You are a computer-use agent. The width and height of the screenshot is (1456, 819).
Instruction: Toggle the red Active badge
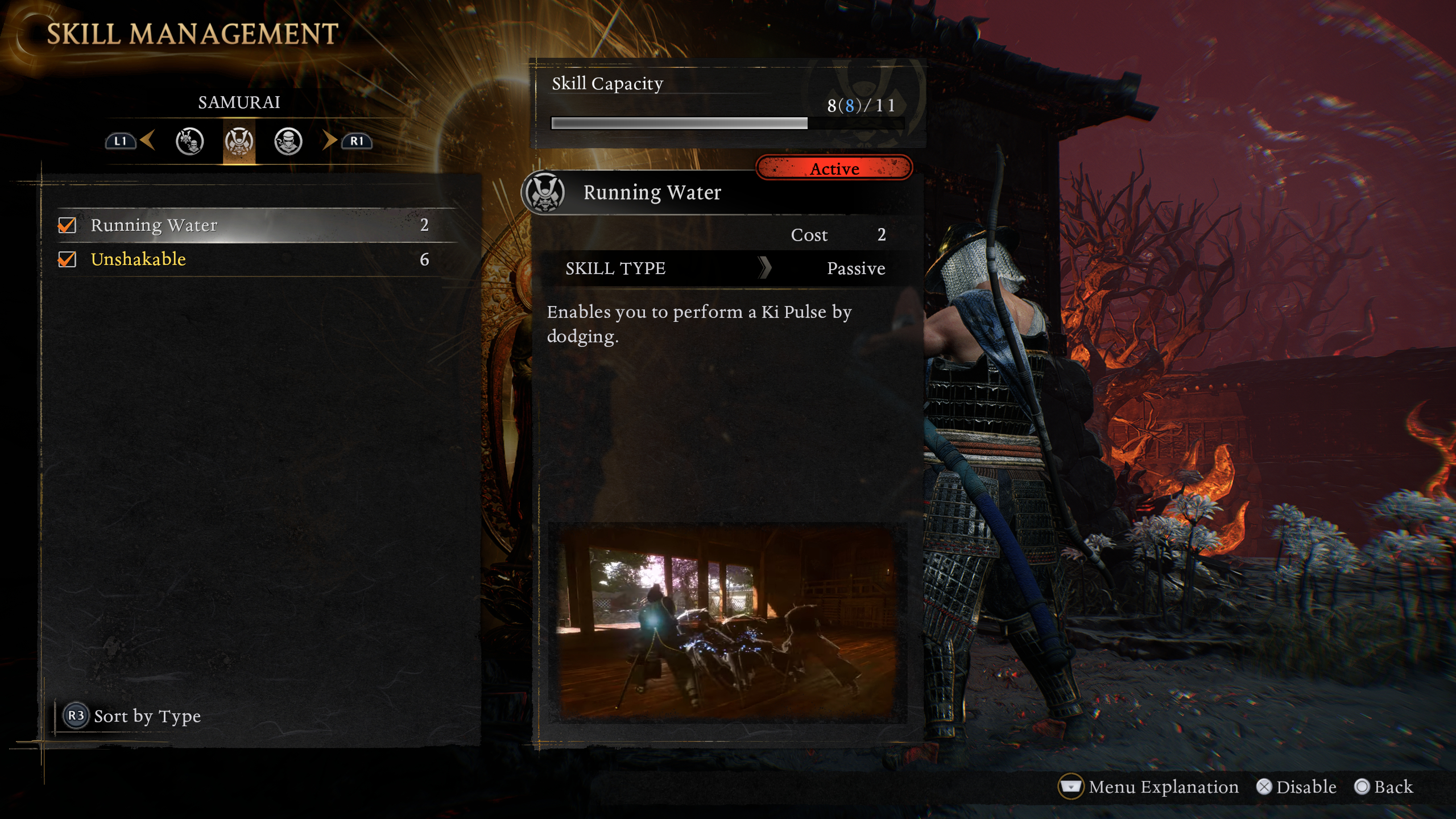click(834, 168)
